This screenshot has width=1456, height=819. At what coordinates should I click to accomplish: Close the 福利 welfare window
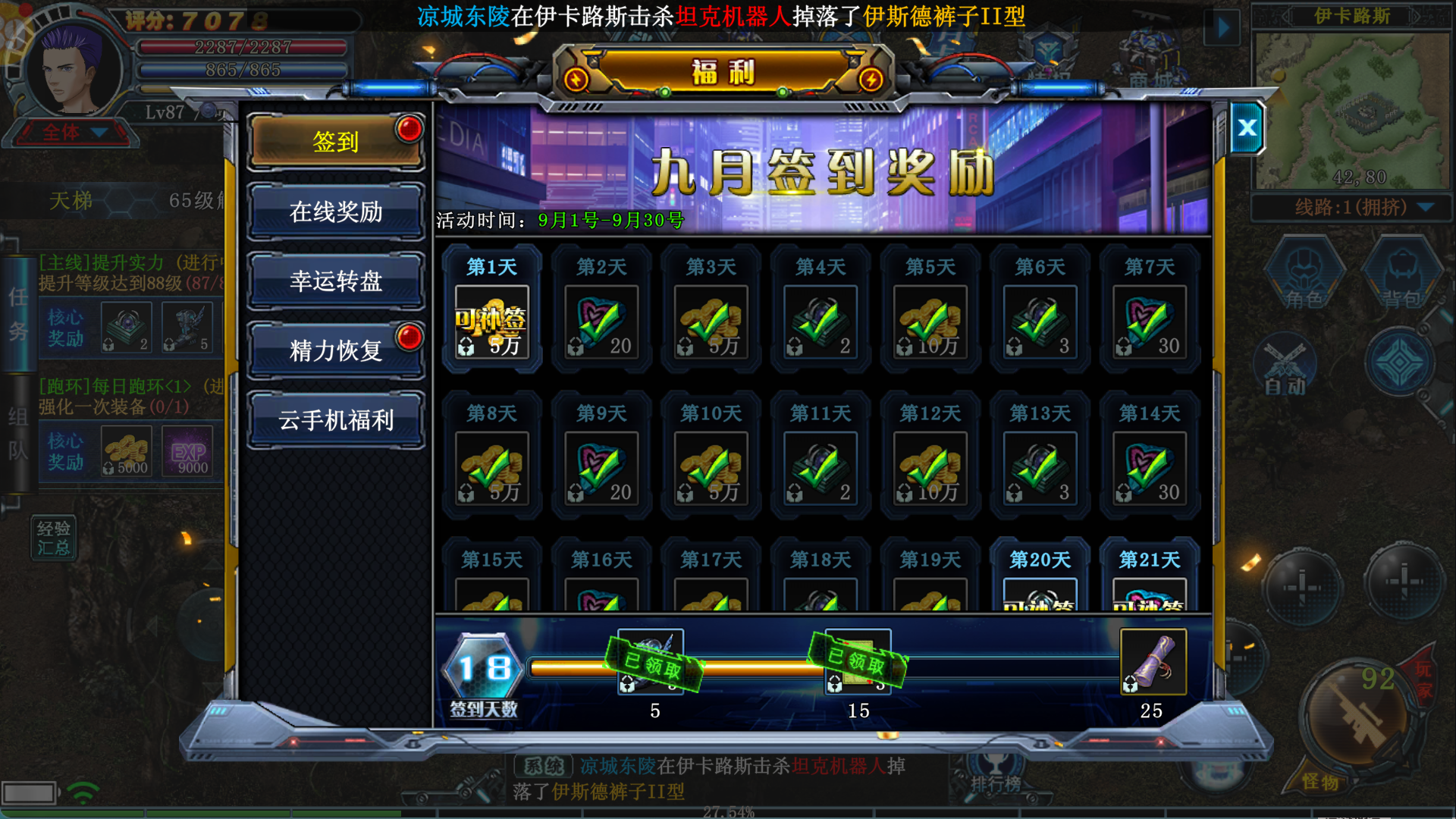(x=1247, y=127)
